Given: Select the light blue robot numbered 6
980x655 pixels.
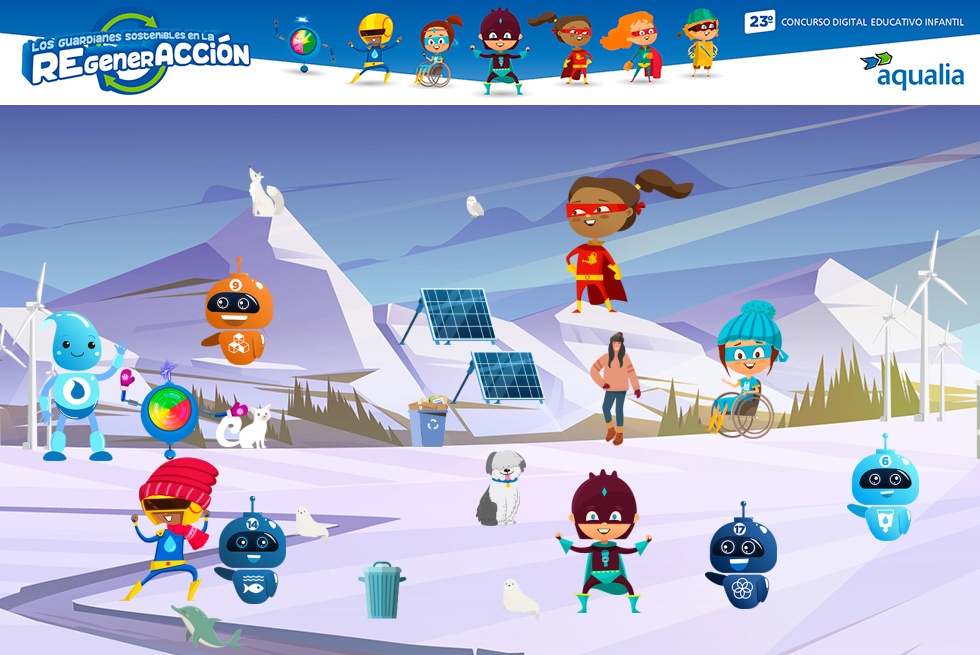Looking at the screenshot, I should click(x=884, y=490).
